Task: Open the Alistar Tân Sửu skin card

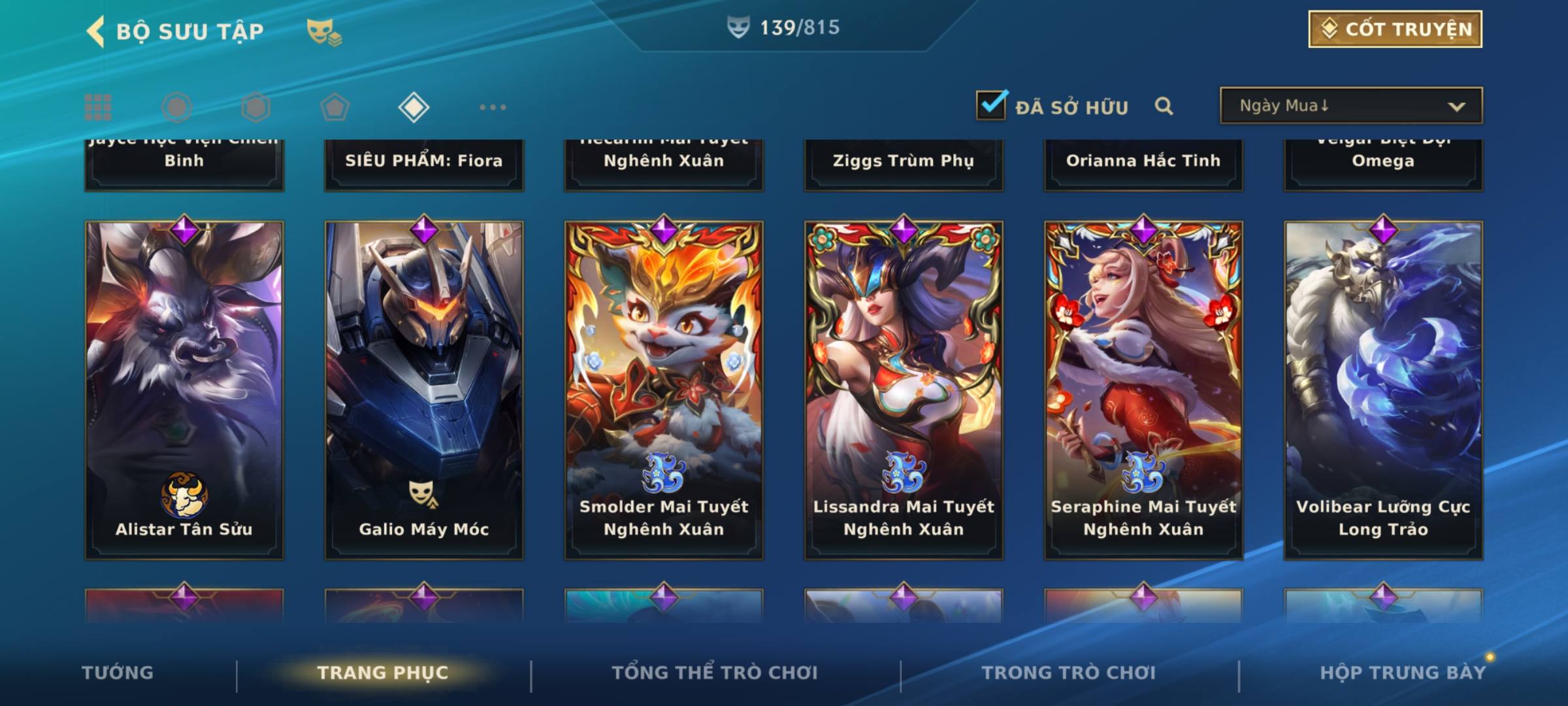Action: coord(184,390)
